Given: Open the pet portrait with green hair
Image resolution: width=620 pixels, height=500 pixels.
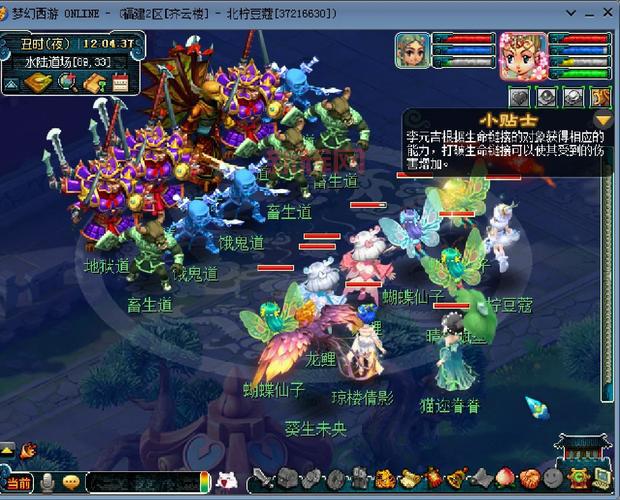Looking at the screenshot, I should click(412, 51).
